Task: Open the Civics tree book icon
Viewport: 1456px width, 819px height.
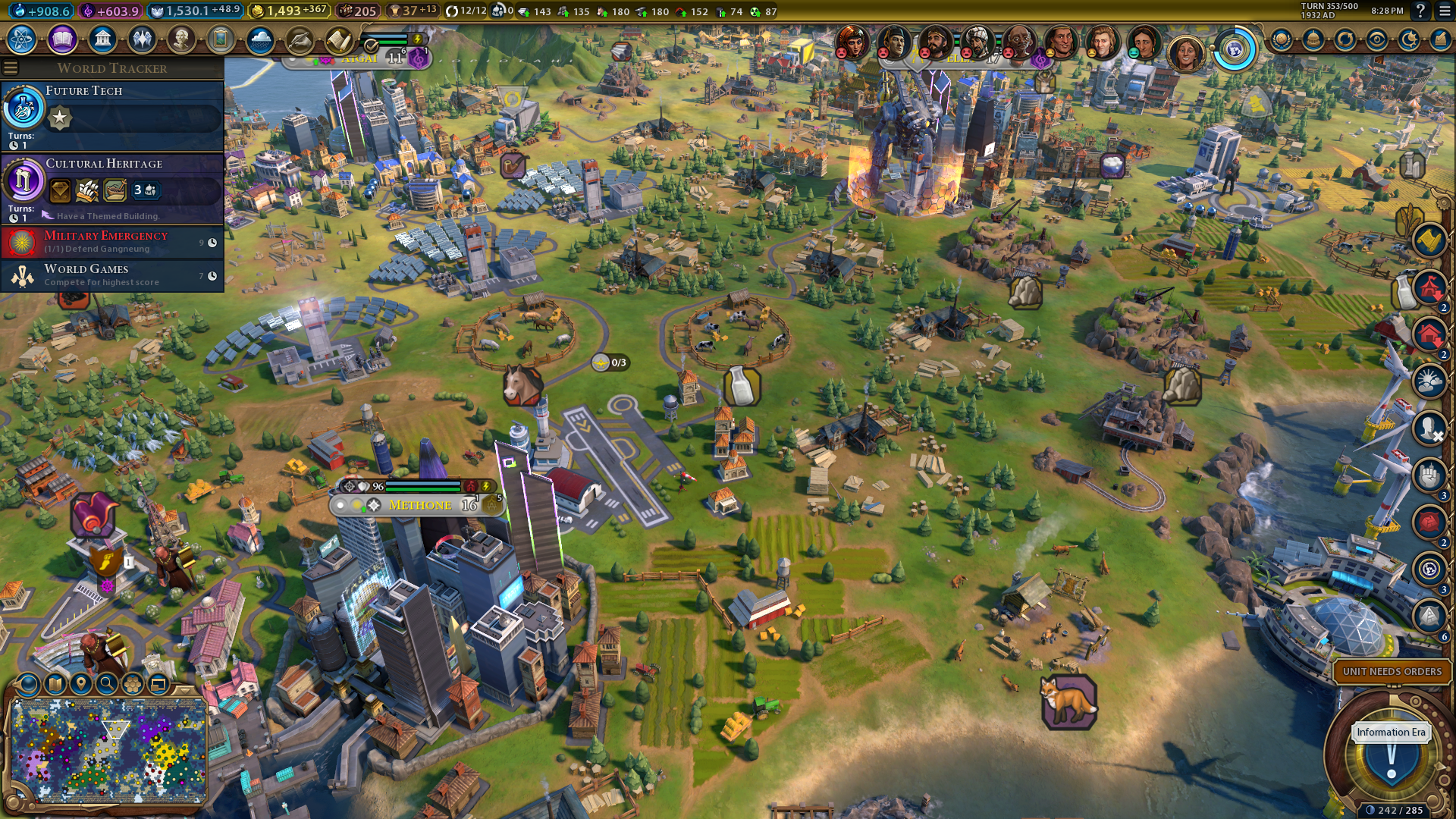Action: pyautogui.click(x=62, y=39)
